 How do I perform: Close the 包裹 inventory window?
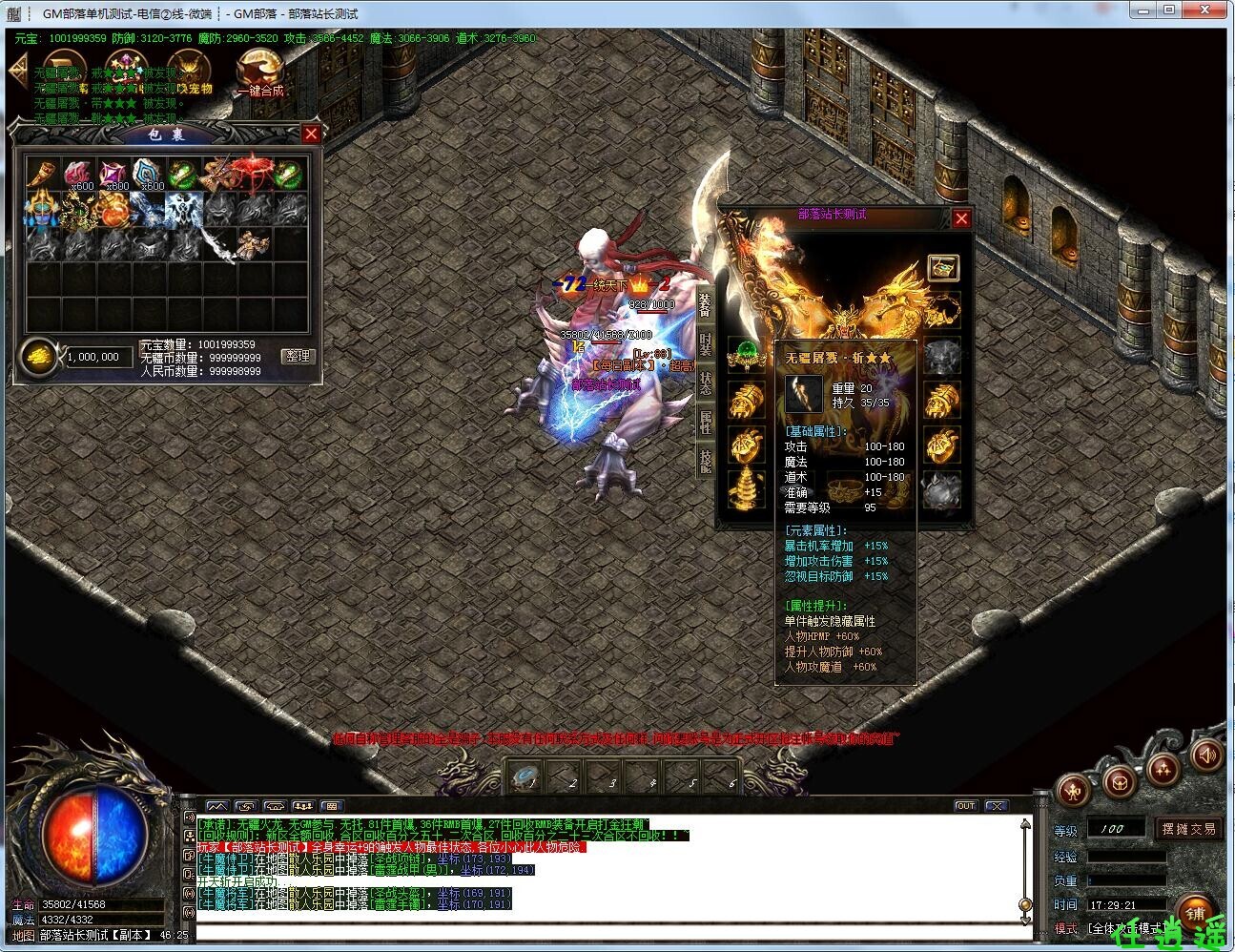[x=311, y=134]
